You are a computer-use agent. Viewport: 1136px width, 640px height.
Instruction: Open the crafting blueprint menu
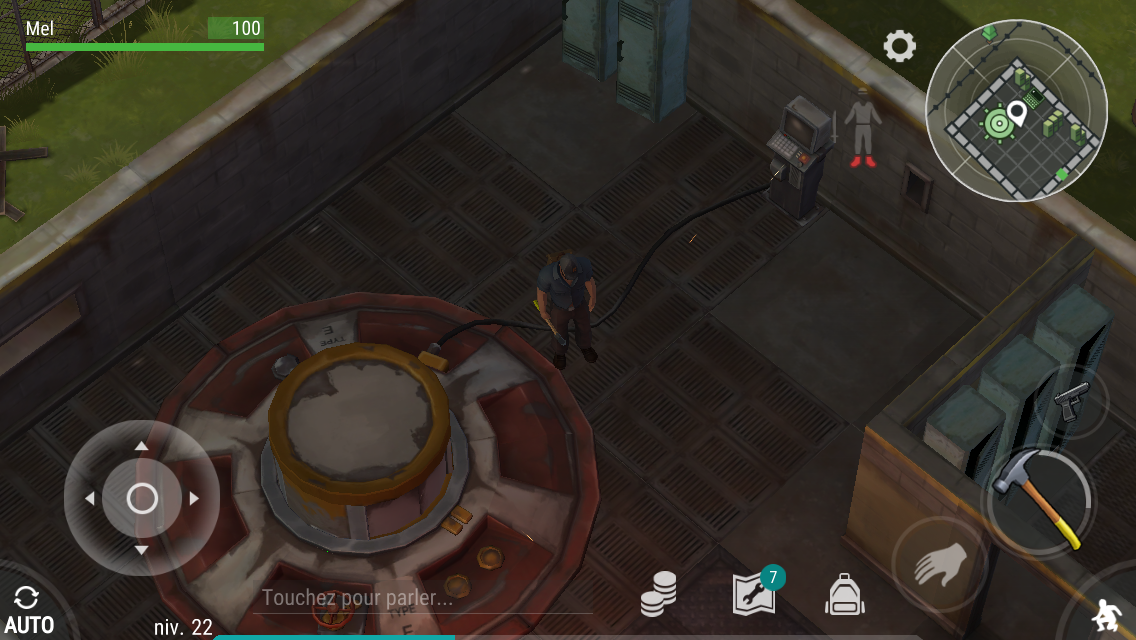[755, 593]
